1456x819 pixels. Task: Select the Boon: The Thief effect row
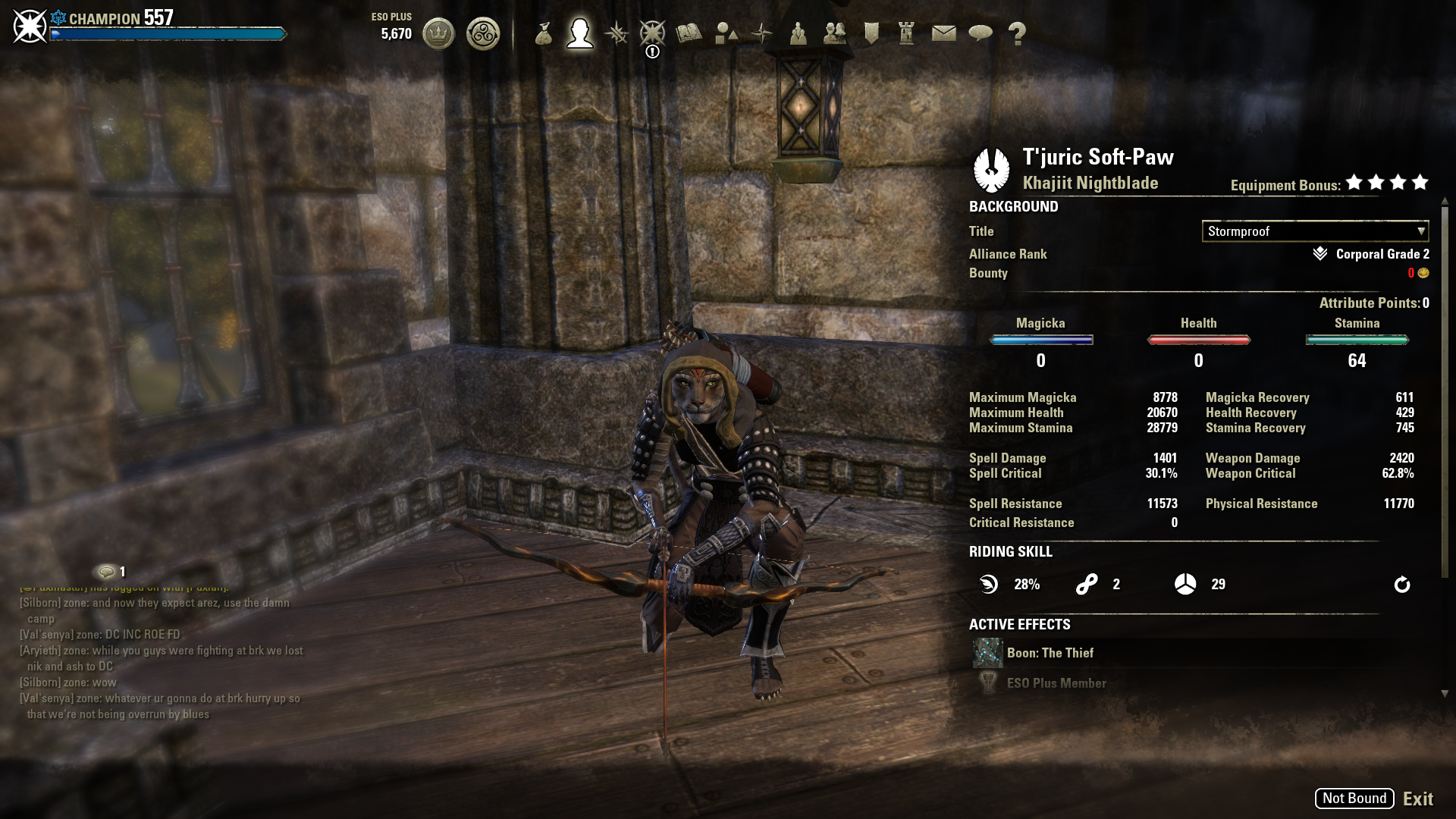1050,653
